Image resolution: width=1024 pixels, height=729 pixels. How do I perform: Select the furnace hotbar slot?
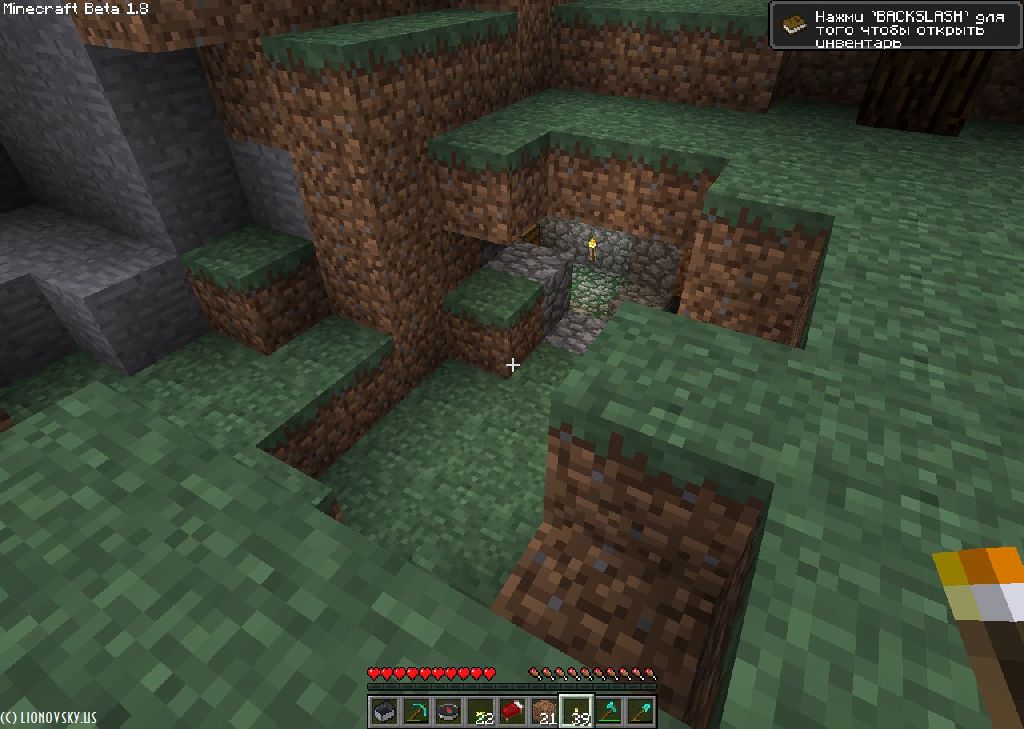coord(384,712)
